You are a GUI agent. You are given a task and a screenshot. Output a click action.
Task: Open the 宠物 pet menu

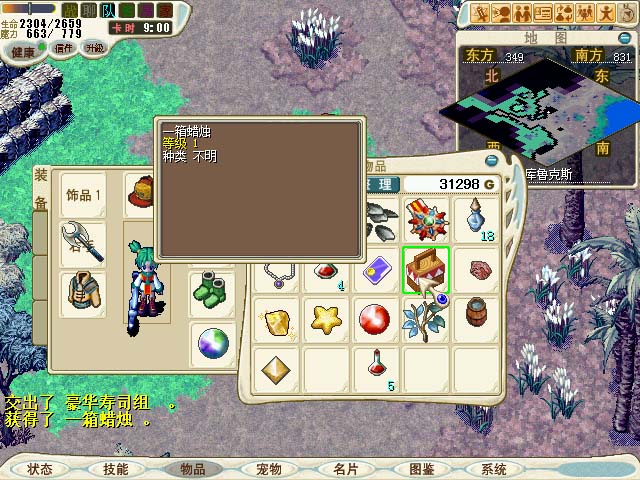pyautogui.click(x=269, y=468)
